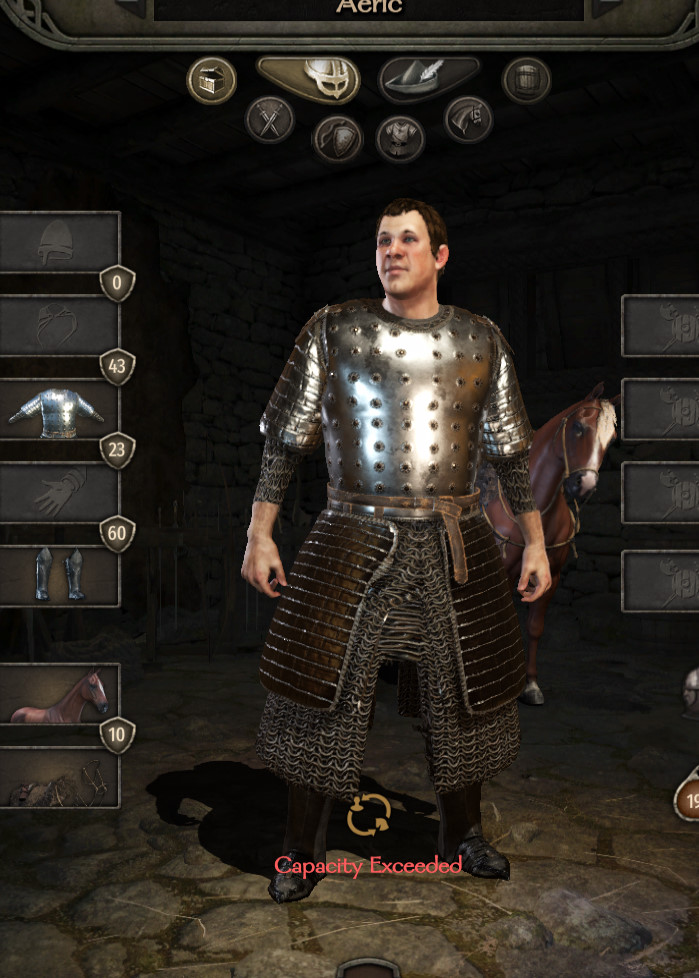Switch to the battle outfit helmet tab
This screenshot has height=978, width=699.
[x=309, y=78]
